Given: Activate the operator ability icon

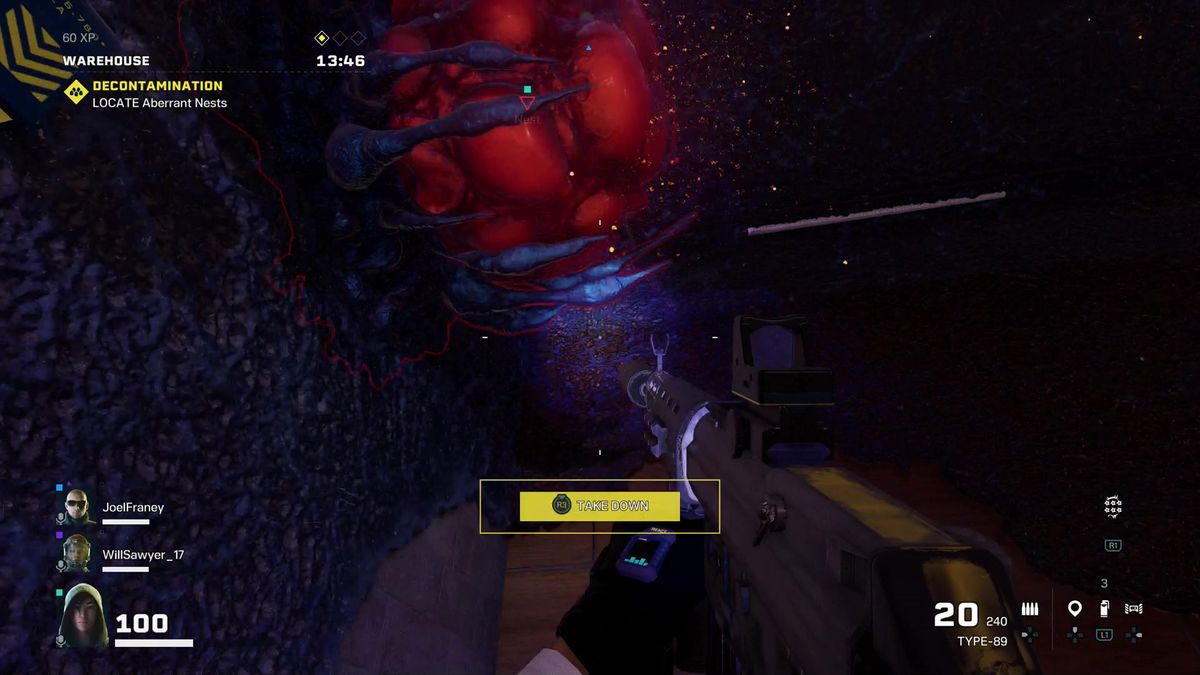Looking at the screenshot, I should click(x=1112, y=507).
